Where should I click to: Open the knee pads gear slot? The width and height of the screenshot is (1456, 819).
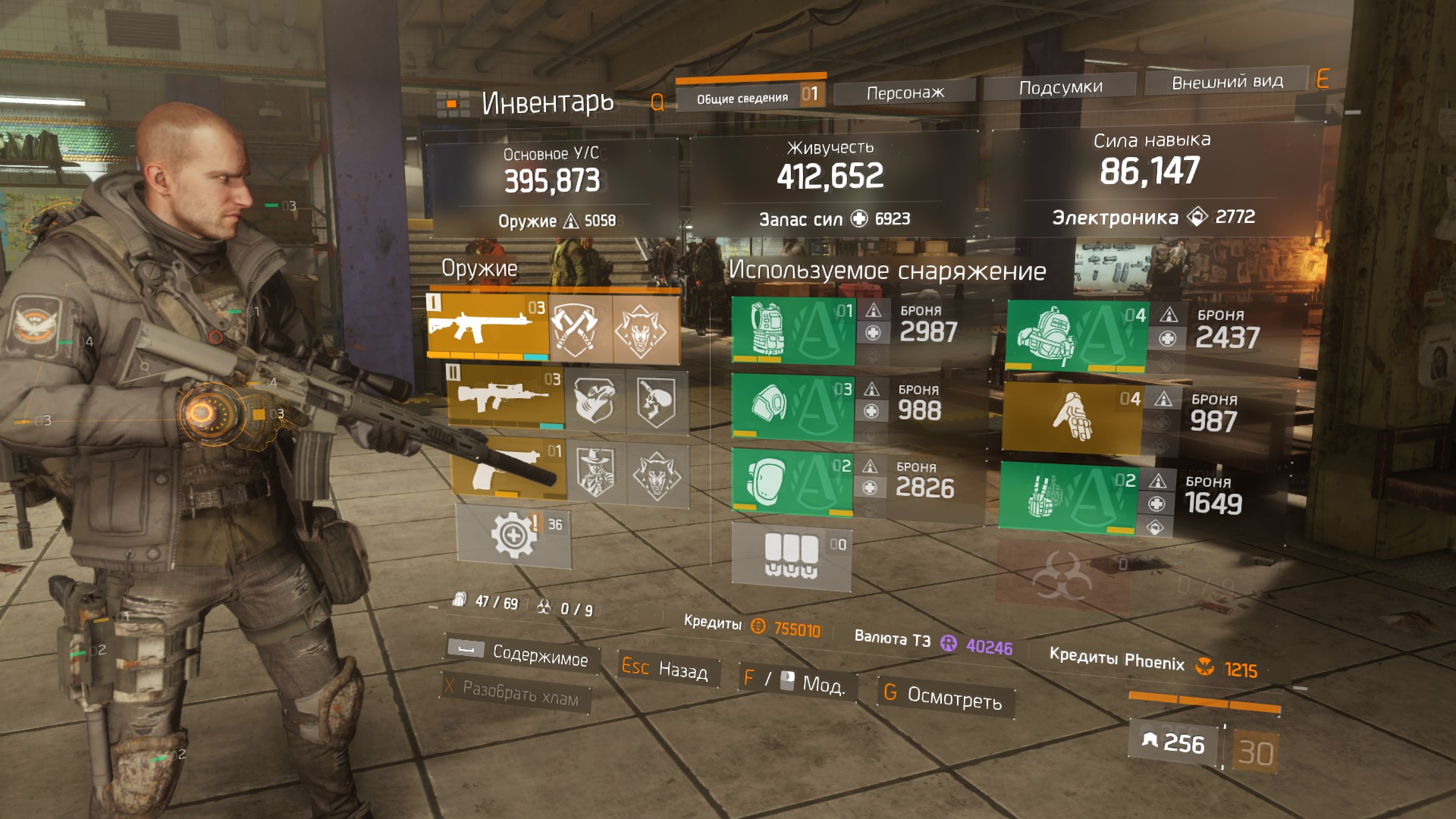pyautogui.click(x=791, y=482)
